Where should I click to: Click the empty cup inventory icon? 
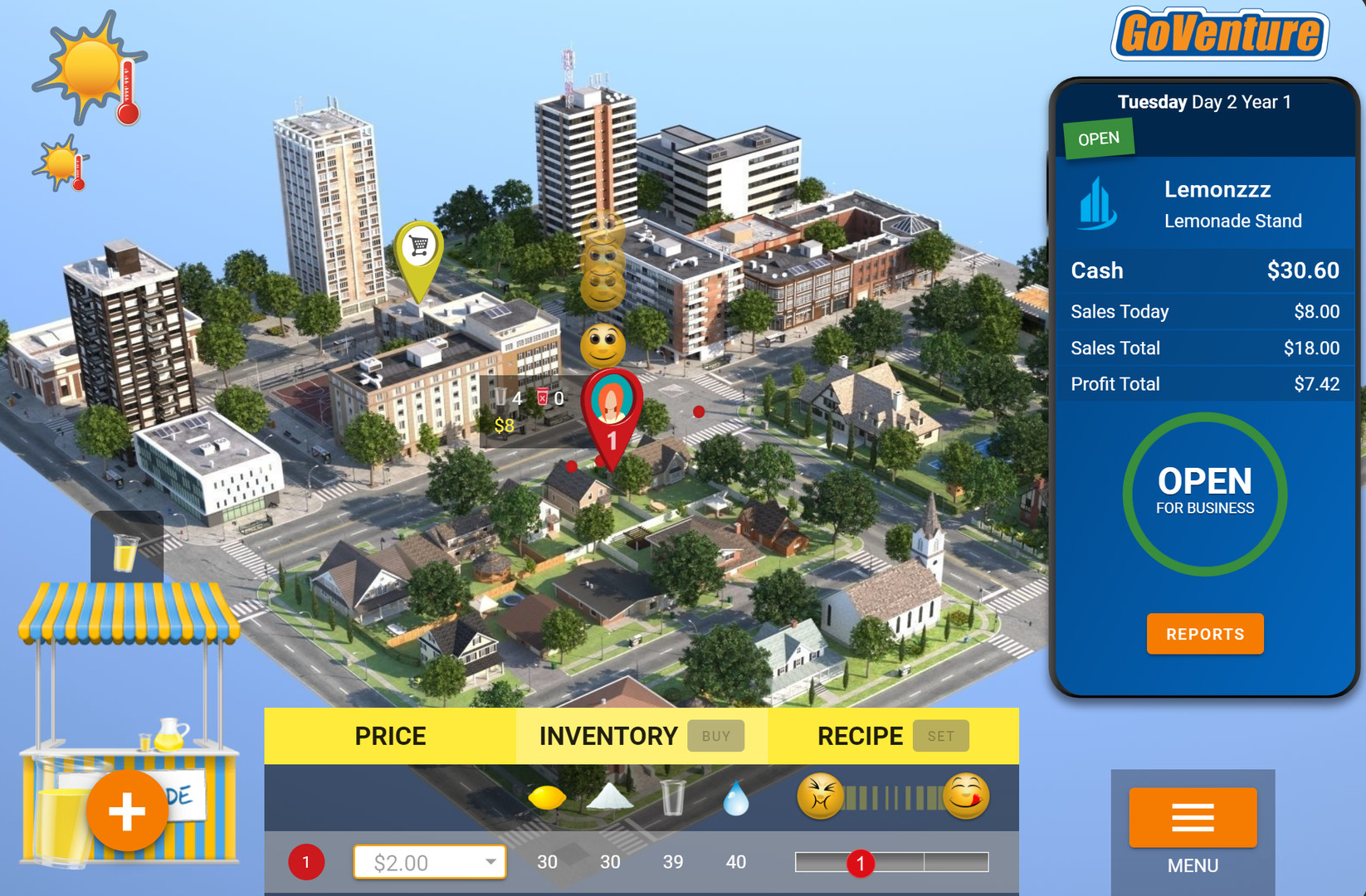pos(672,795)
